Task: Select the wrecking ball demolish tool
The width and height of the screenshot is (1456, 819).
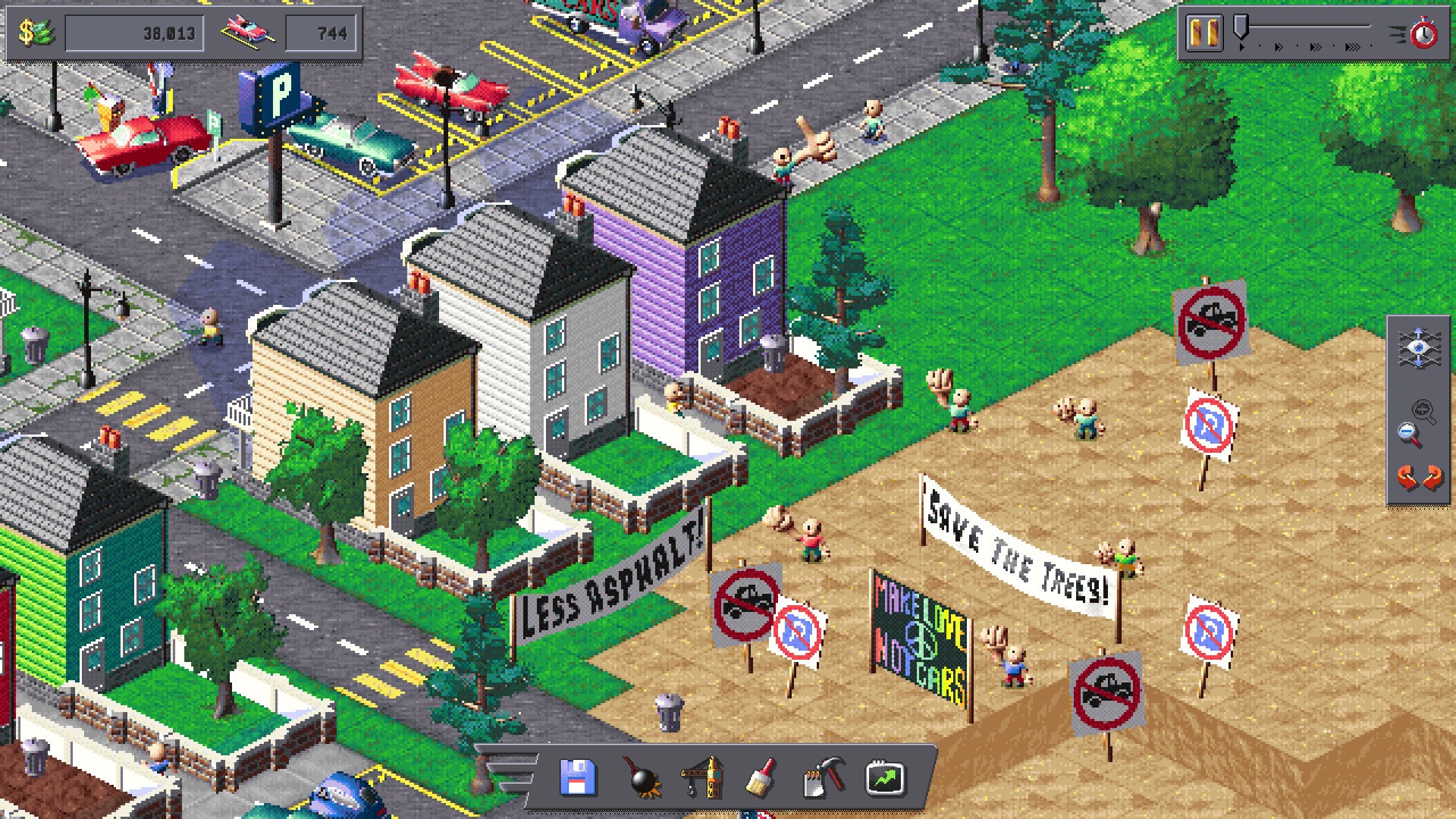Action: [642, 779]
